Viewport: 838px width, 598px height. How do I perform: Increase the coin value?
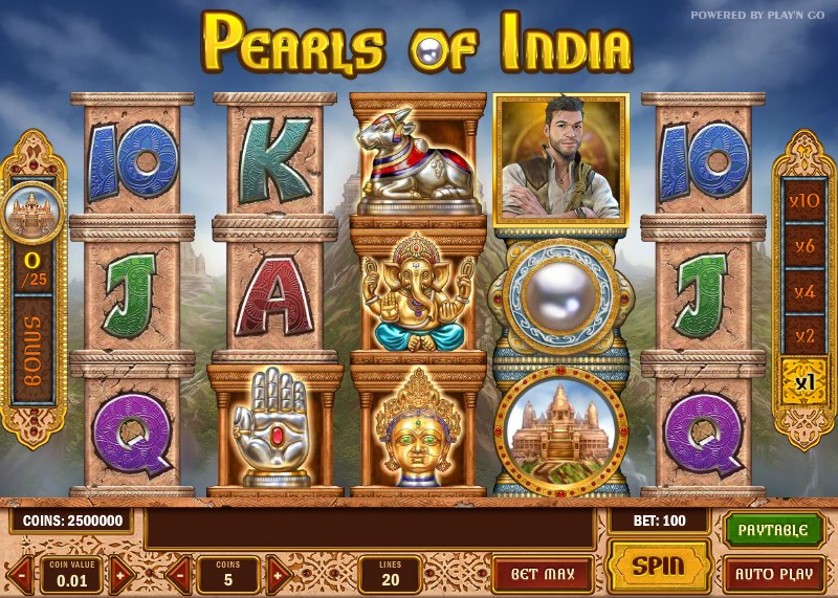tap(121, 575)
